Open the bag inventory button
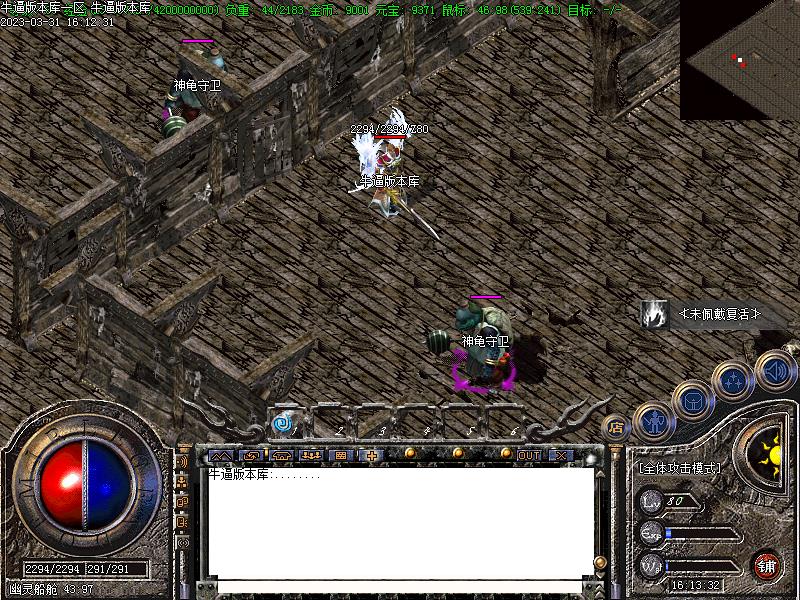The height and width of the screenshot is (600, 800). (x=692, y=401)
